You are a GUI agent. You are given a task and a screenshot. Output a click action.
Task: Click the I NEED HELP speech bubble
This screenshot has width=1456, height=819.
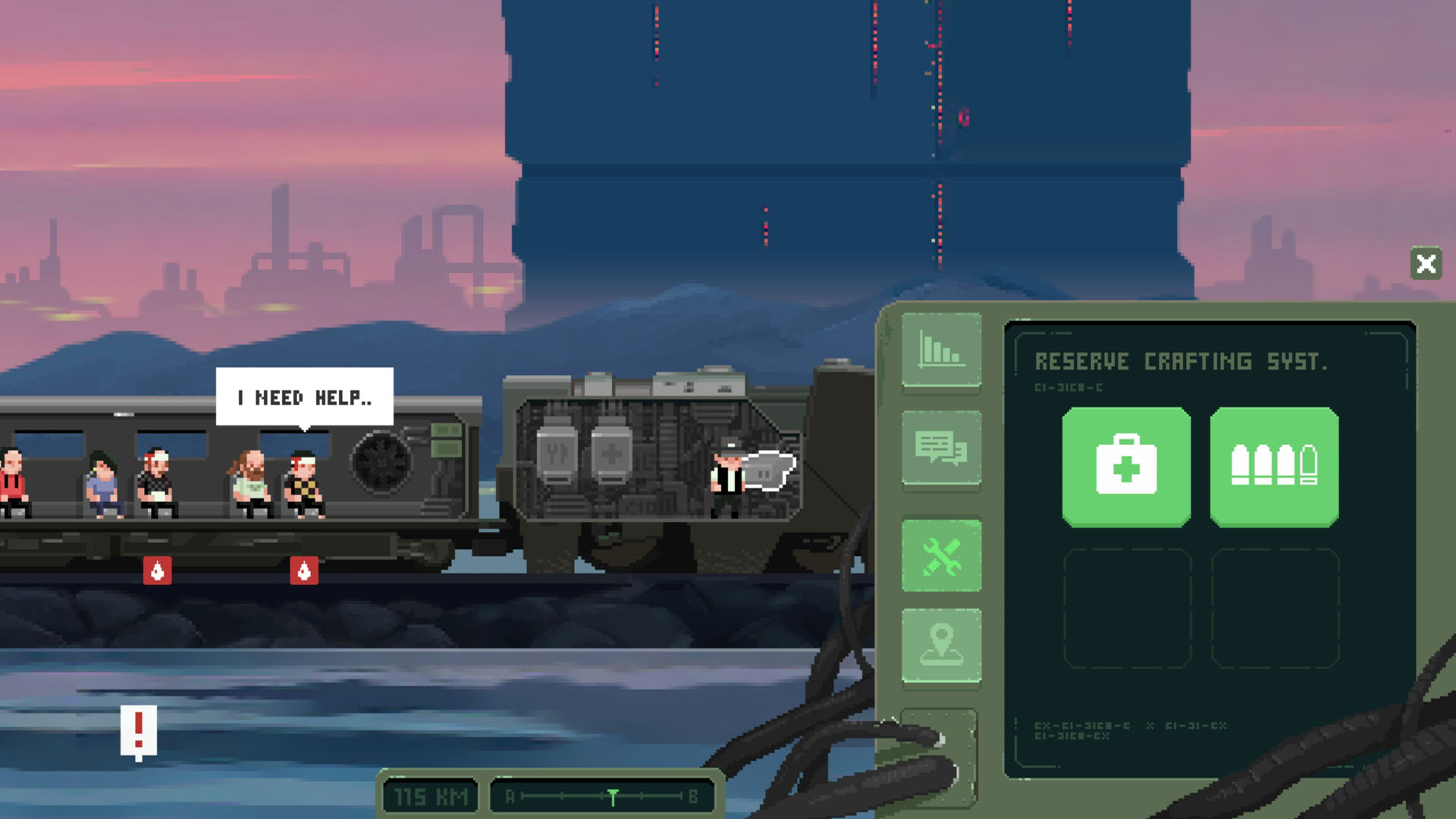(x=306, y=397)
